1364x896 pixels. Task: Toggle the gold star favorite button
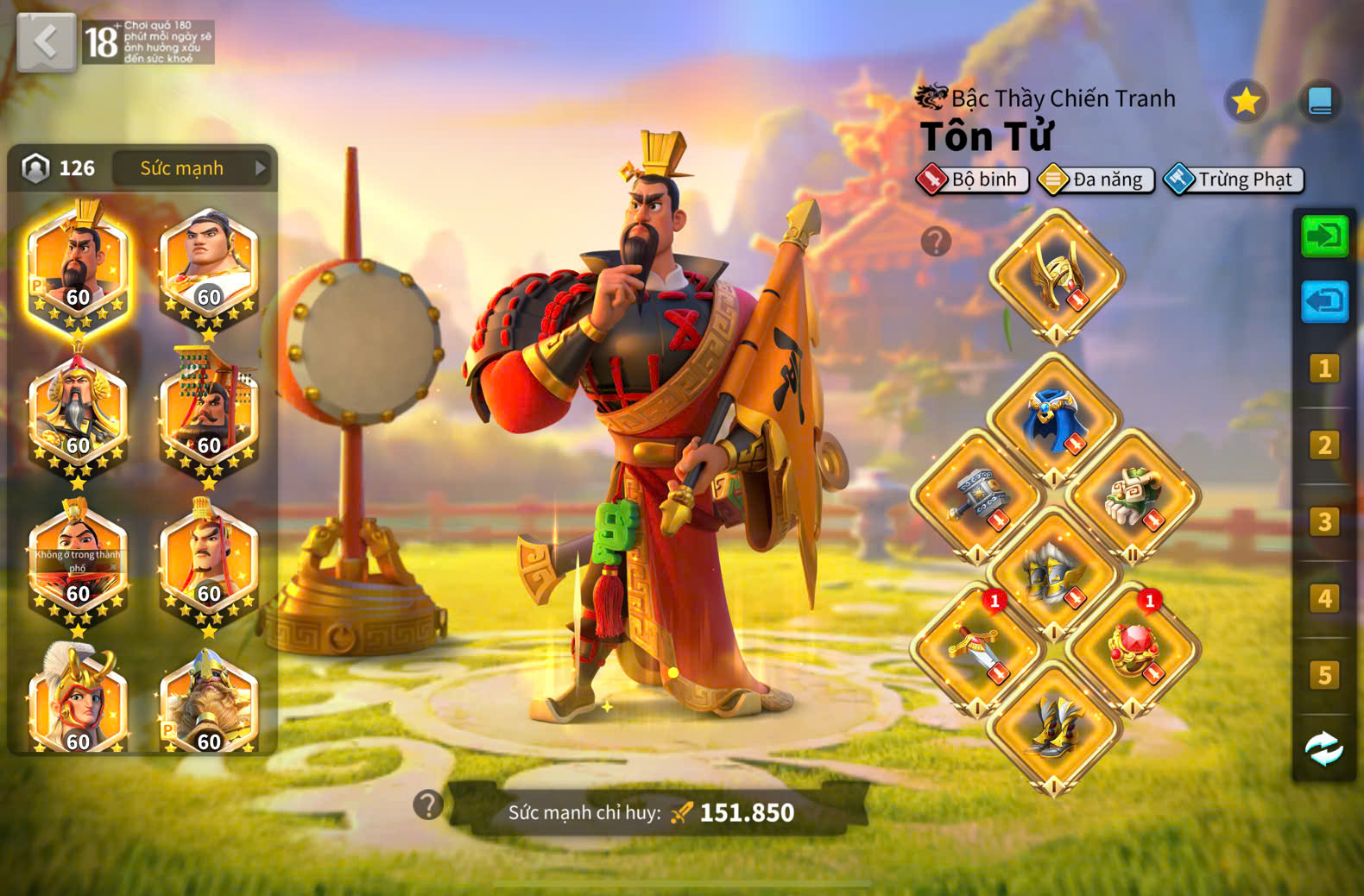click(x=1245, y=102)
